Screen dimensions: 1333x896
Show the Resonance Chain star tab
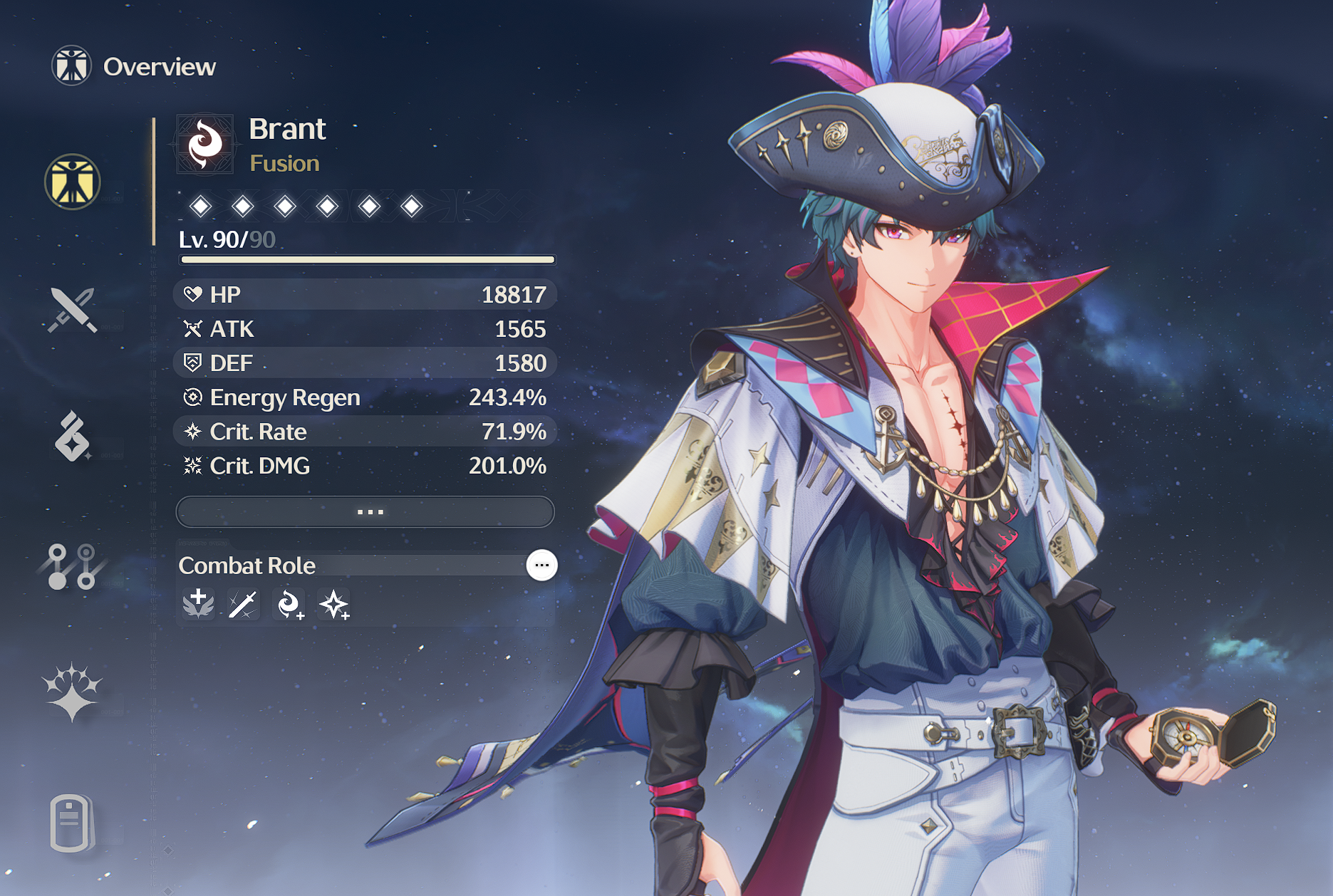tap(73, 692)
